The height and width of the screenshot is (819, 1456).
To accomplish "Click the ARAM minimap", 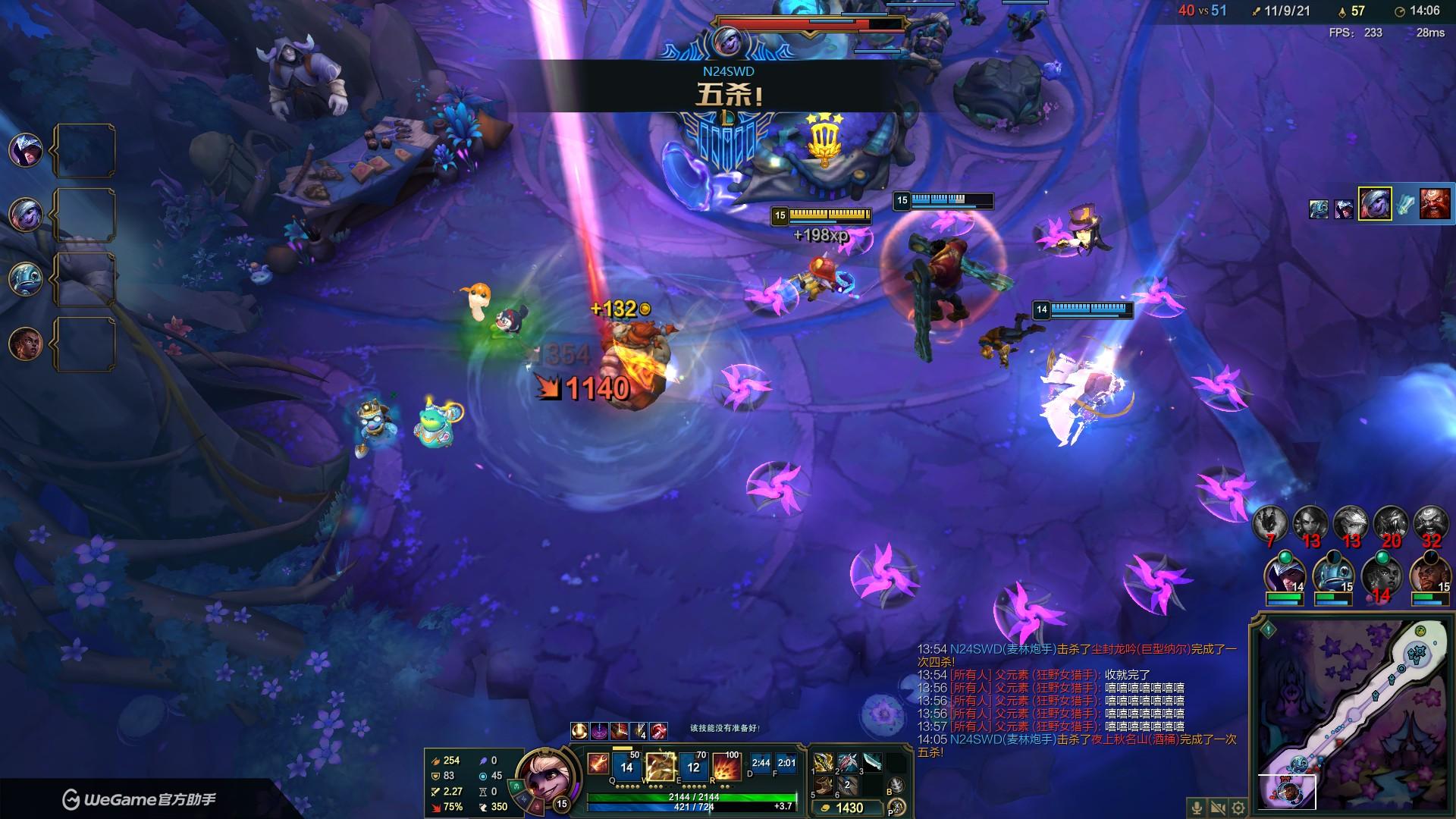I will (x=1352, y=715).
